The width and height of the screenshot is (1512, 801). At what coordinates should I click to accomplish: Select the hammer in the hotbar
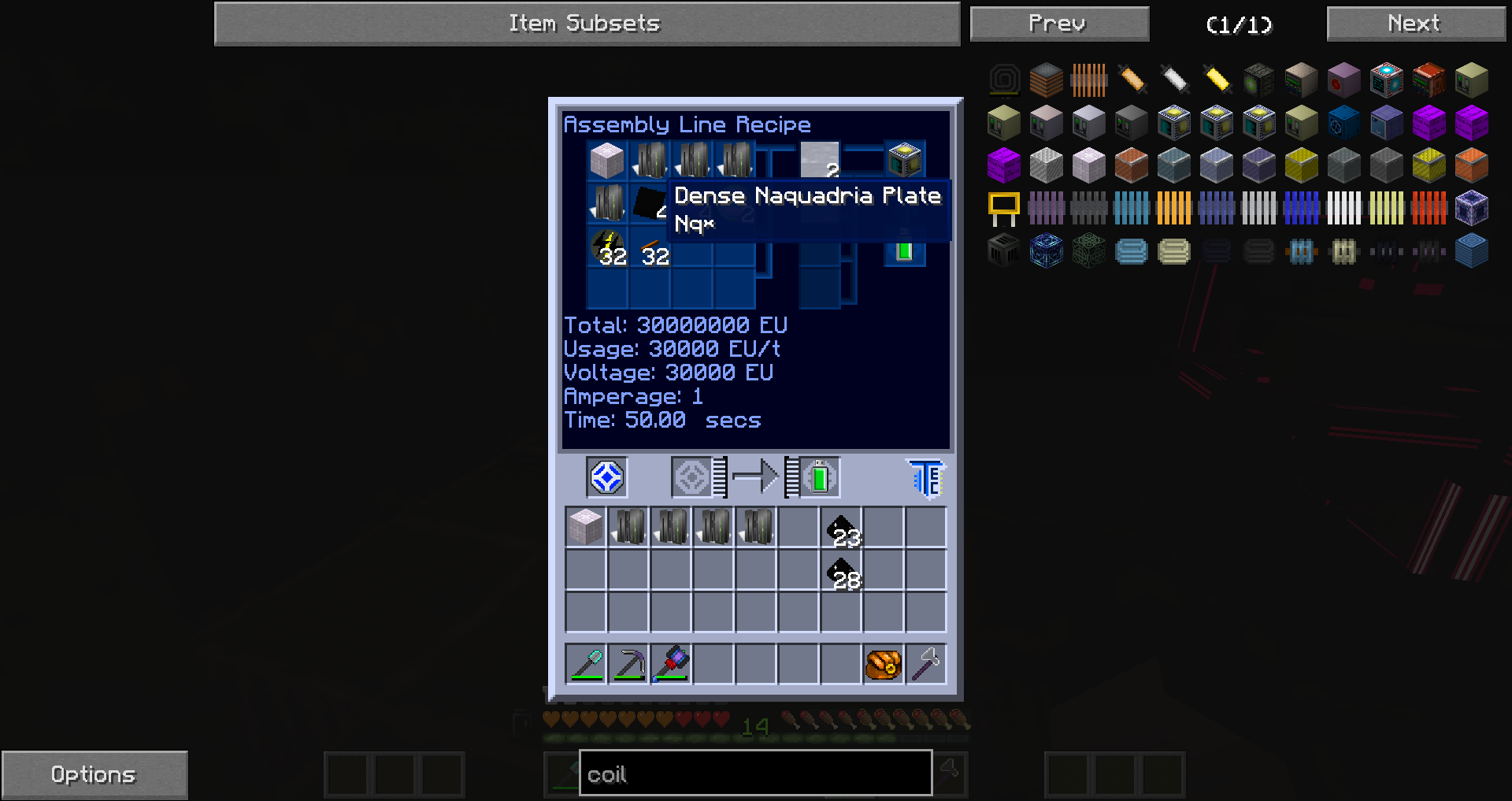pyautogui.click(x=926, y=664)
